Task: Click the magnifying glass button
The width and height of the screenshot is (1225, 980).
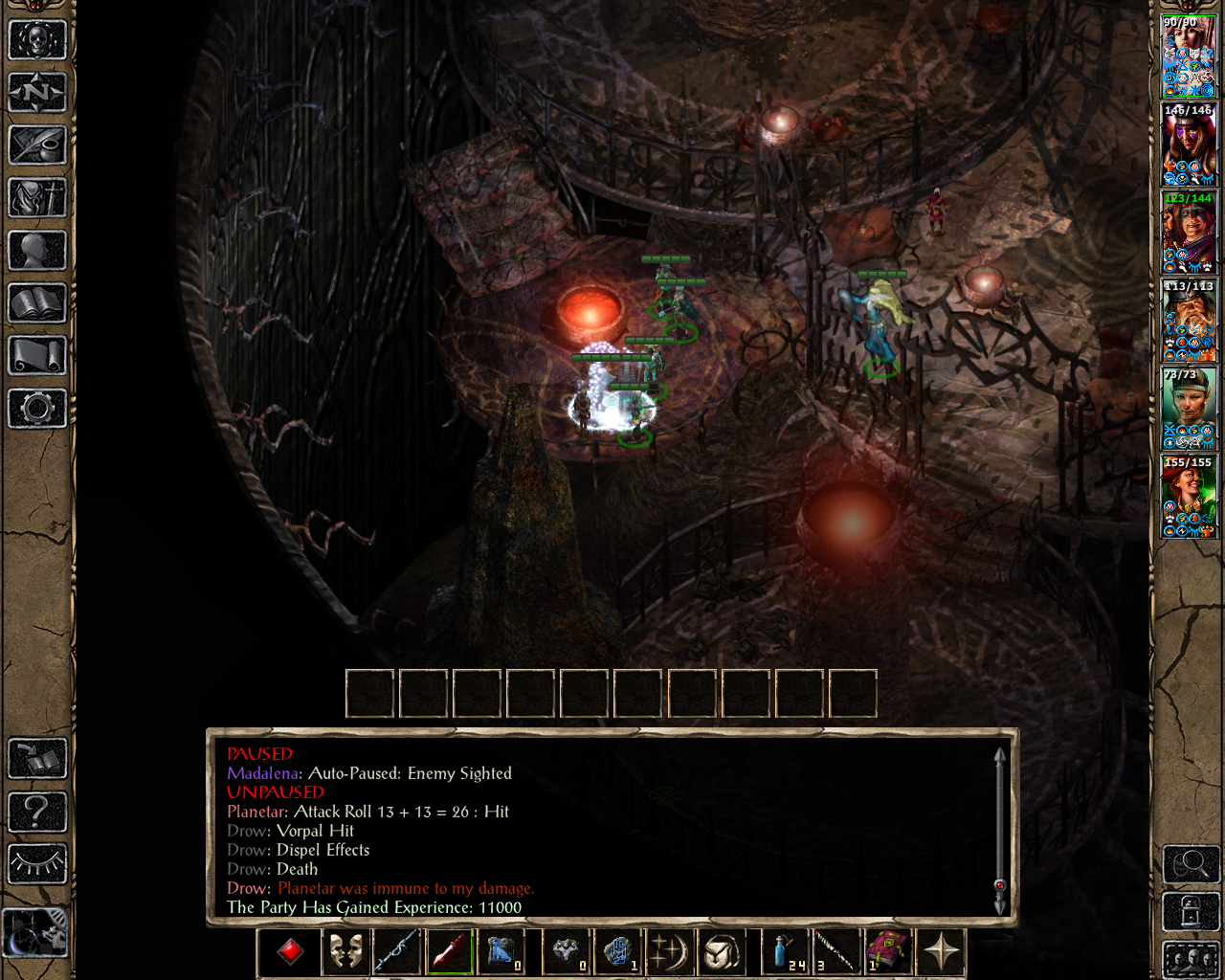Action: (1191, 864)
